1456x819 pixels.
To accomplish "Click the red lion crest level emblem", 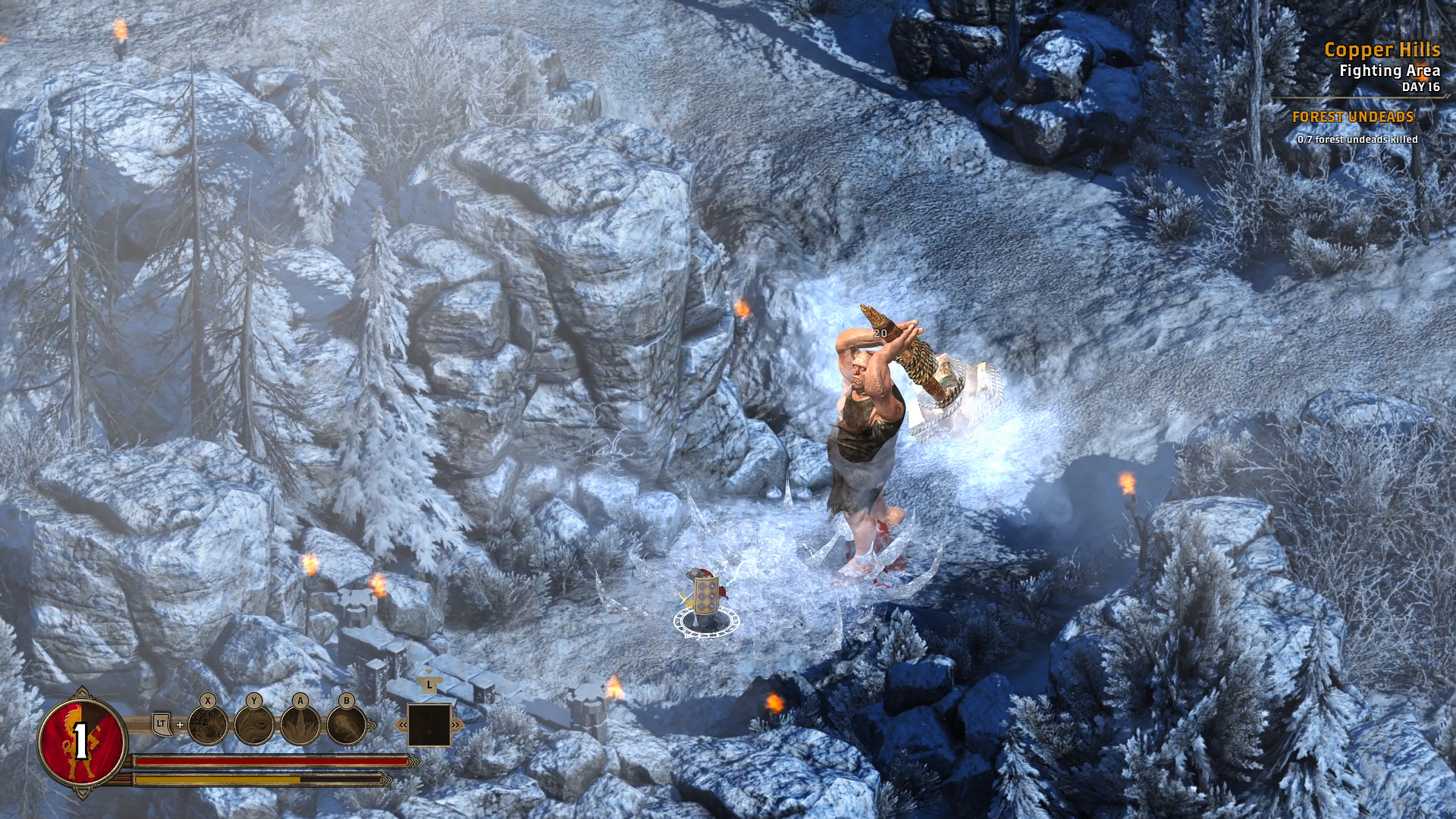I will point(82,741).
